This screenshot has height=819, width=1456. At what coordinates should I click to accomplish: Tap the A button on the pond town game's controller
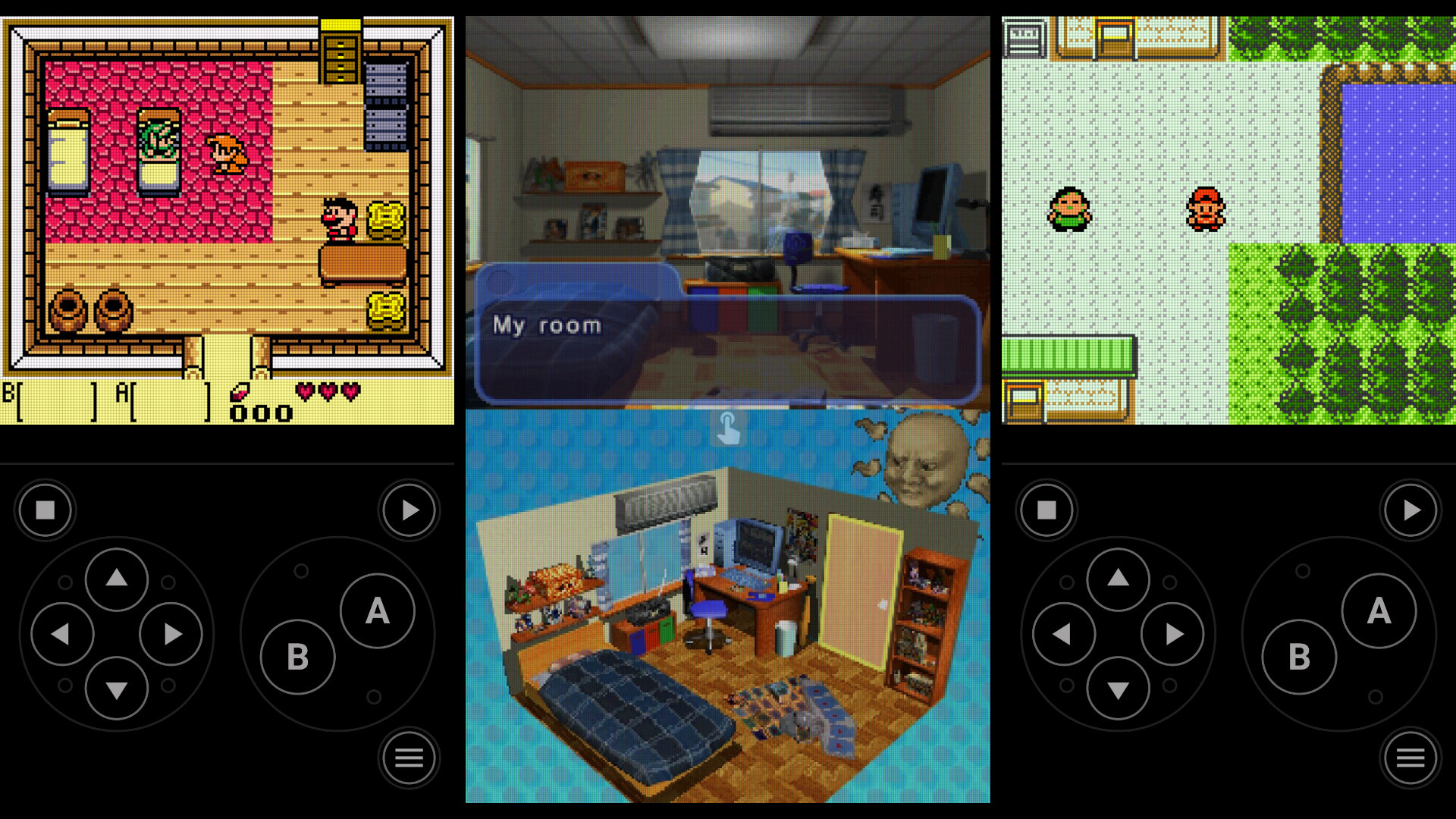pyautogui.click(x=1379, y=611)
